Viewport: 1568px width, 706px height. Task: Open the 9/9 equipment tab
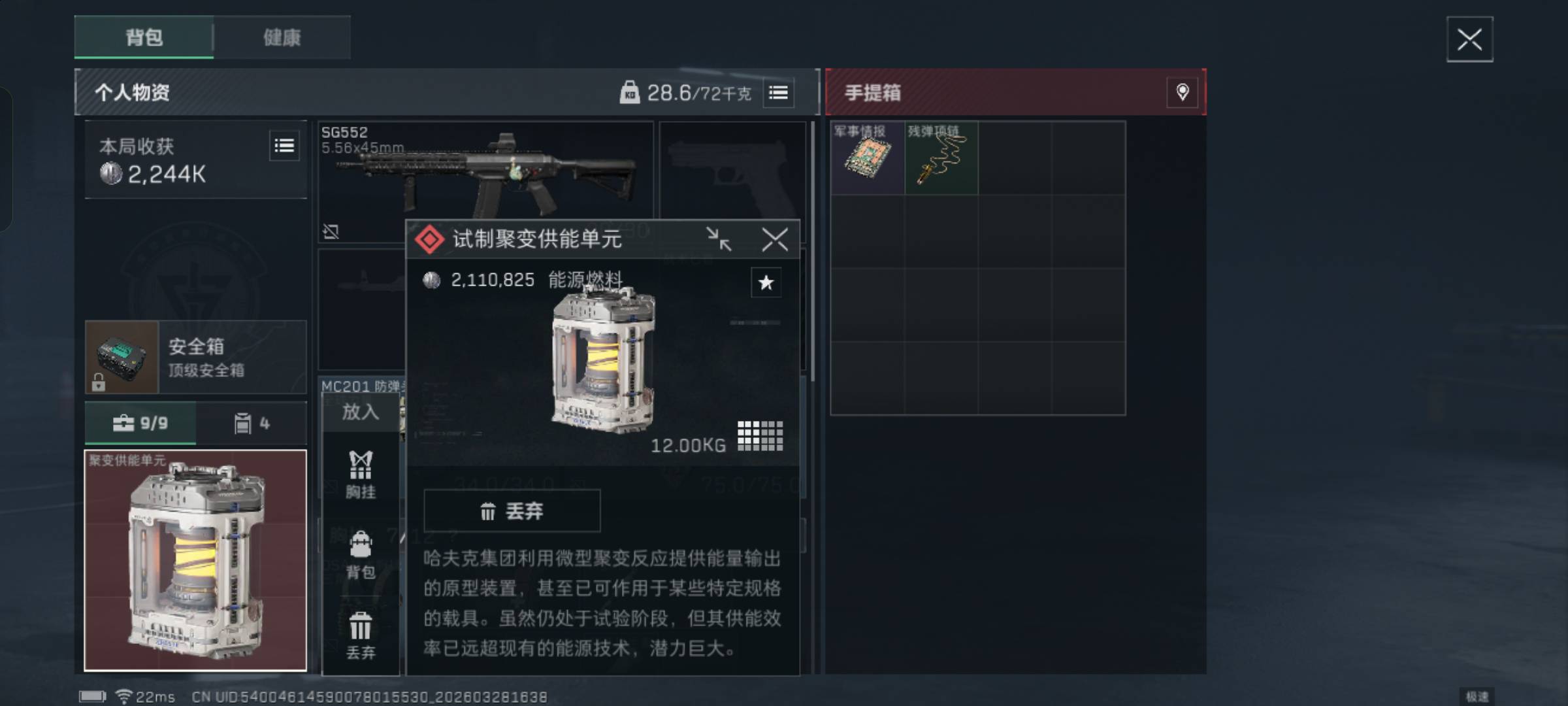(x=141, y=422)
